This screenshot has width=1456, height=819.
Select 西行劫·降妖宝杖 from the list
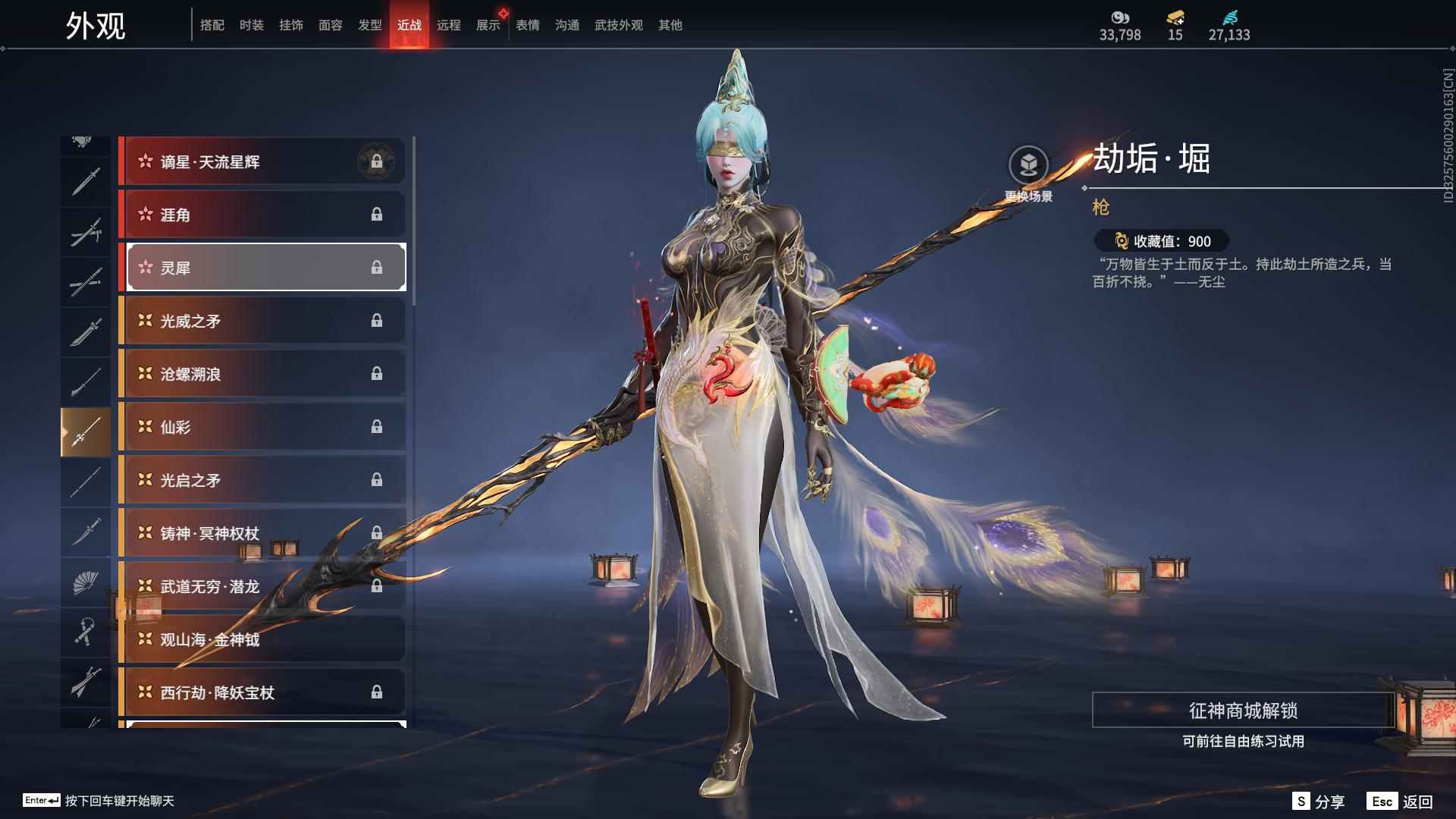[262, 692]
